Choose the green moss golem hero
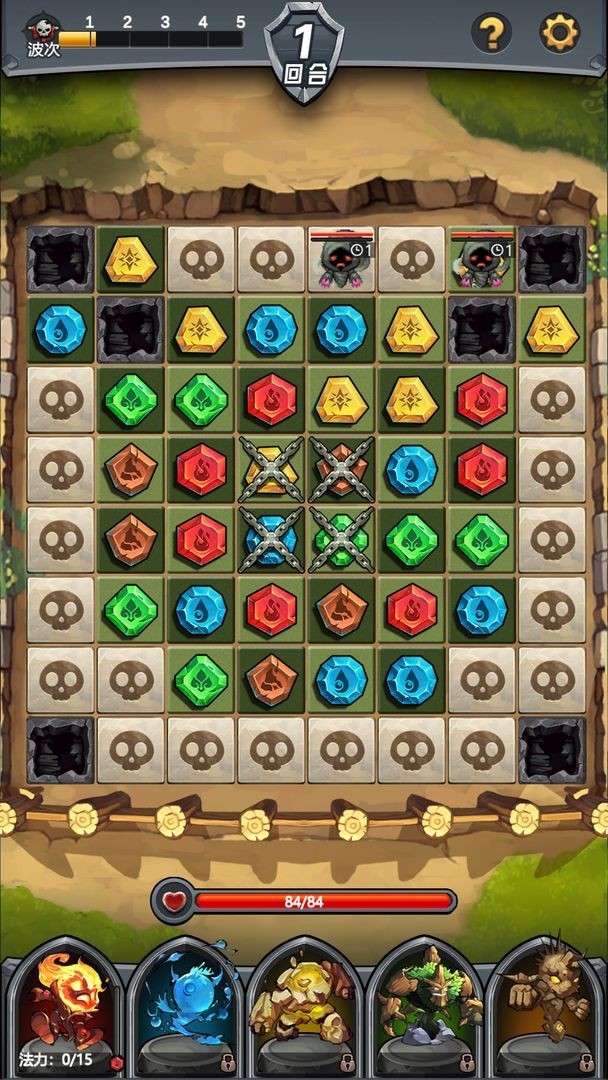 424,1005
